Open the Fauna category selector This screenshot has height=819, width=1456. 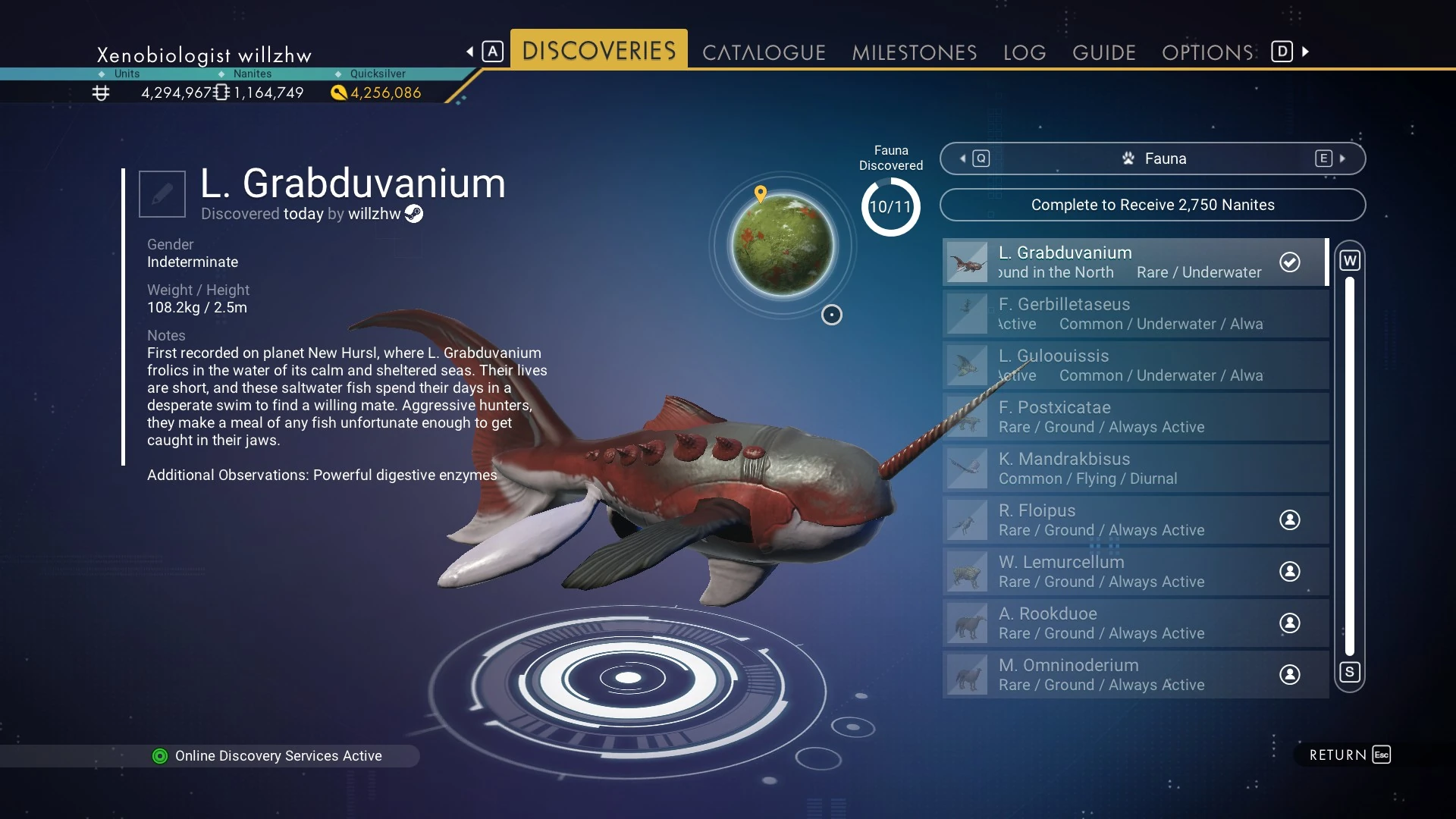pos(1152,158)
